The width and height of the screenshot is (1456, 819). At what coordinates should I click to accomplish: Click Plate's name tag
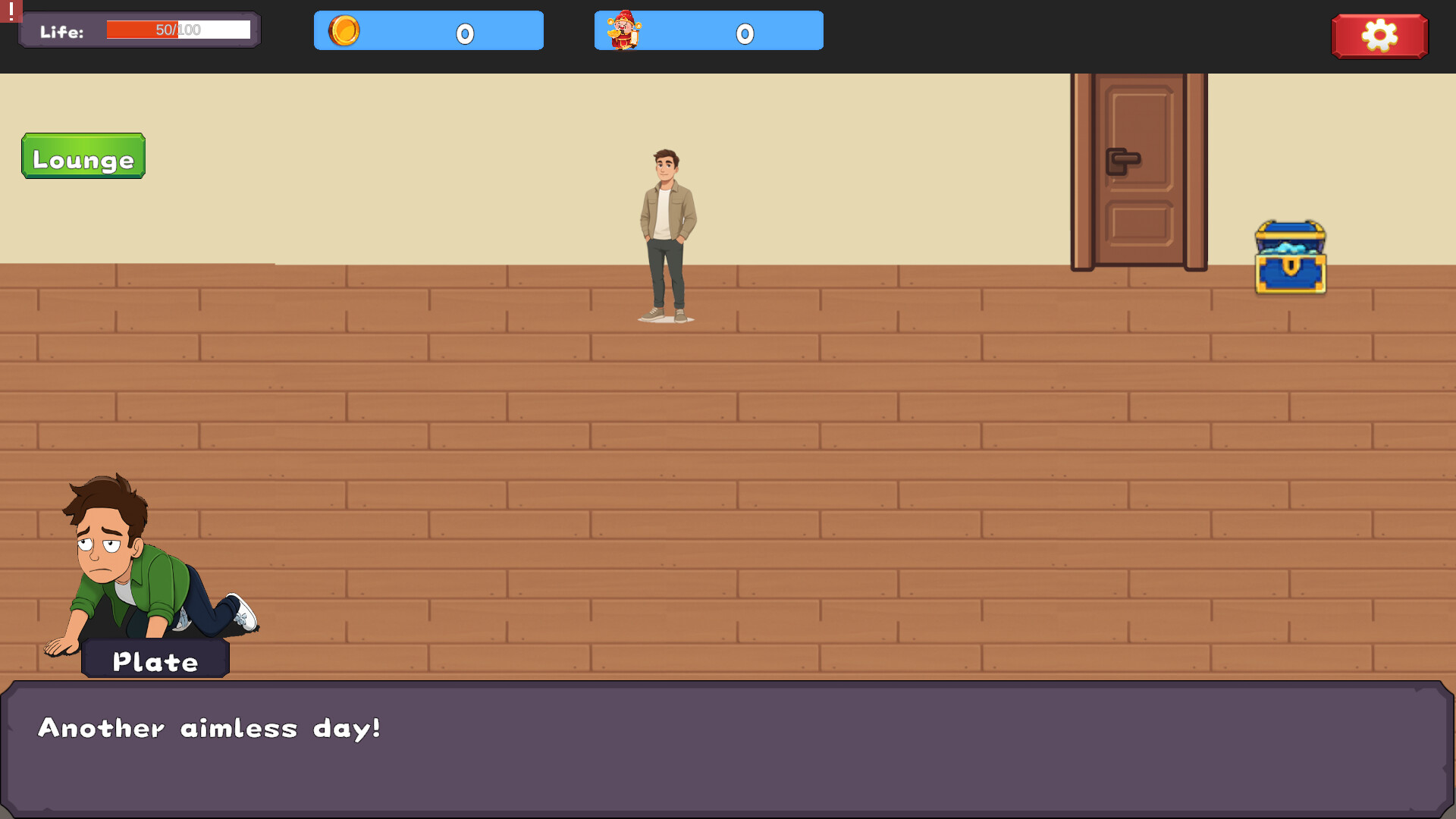coord(155,660)
